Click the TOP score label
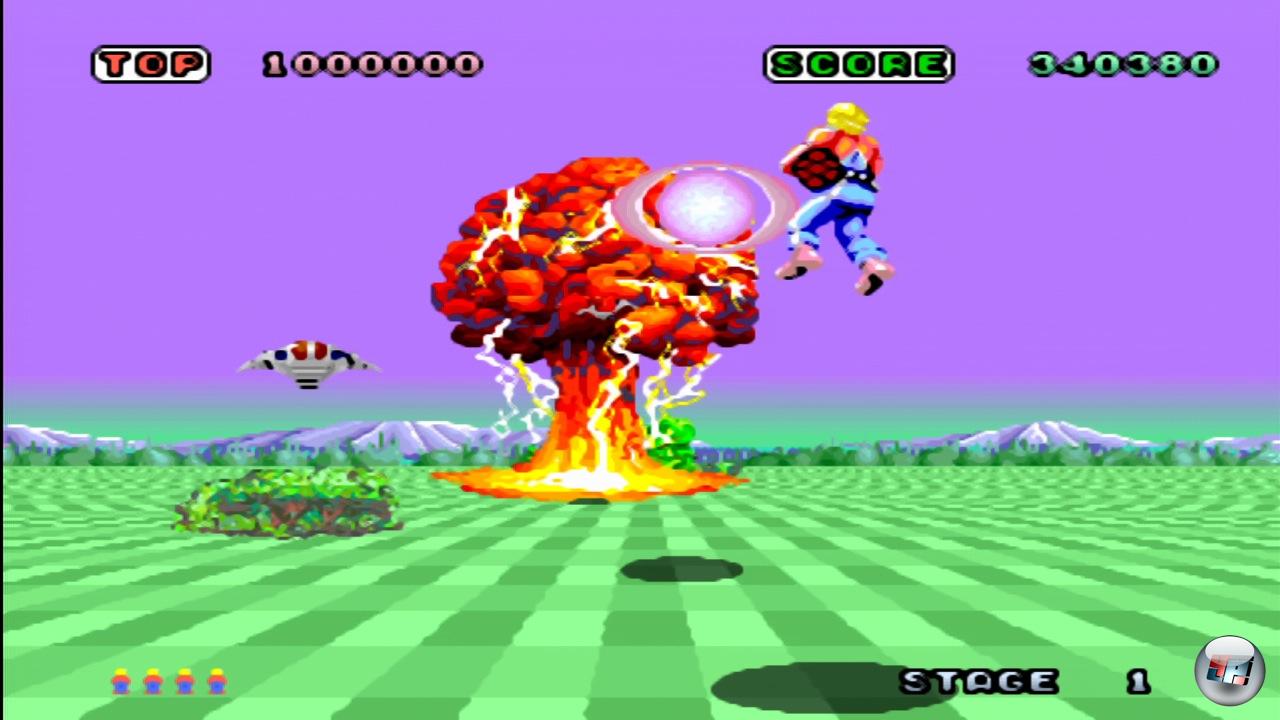Image resolution: width=1280 pixels, height=720 pixels. coord(150,64)
